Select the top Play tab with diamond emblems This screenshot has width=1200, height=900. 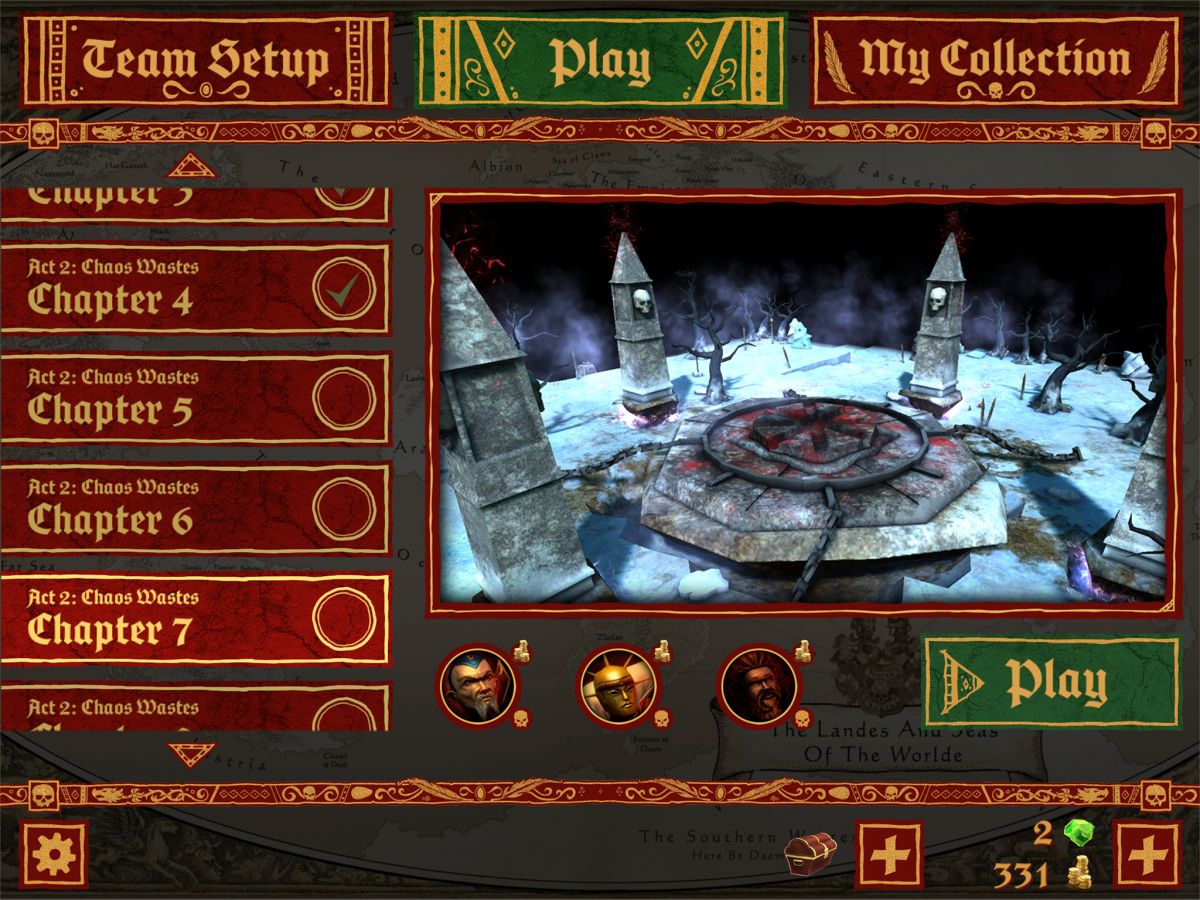coord(600,60)
